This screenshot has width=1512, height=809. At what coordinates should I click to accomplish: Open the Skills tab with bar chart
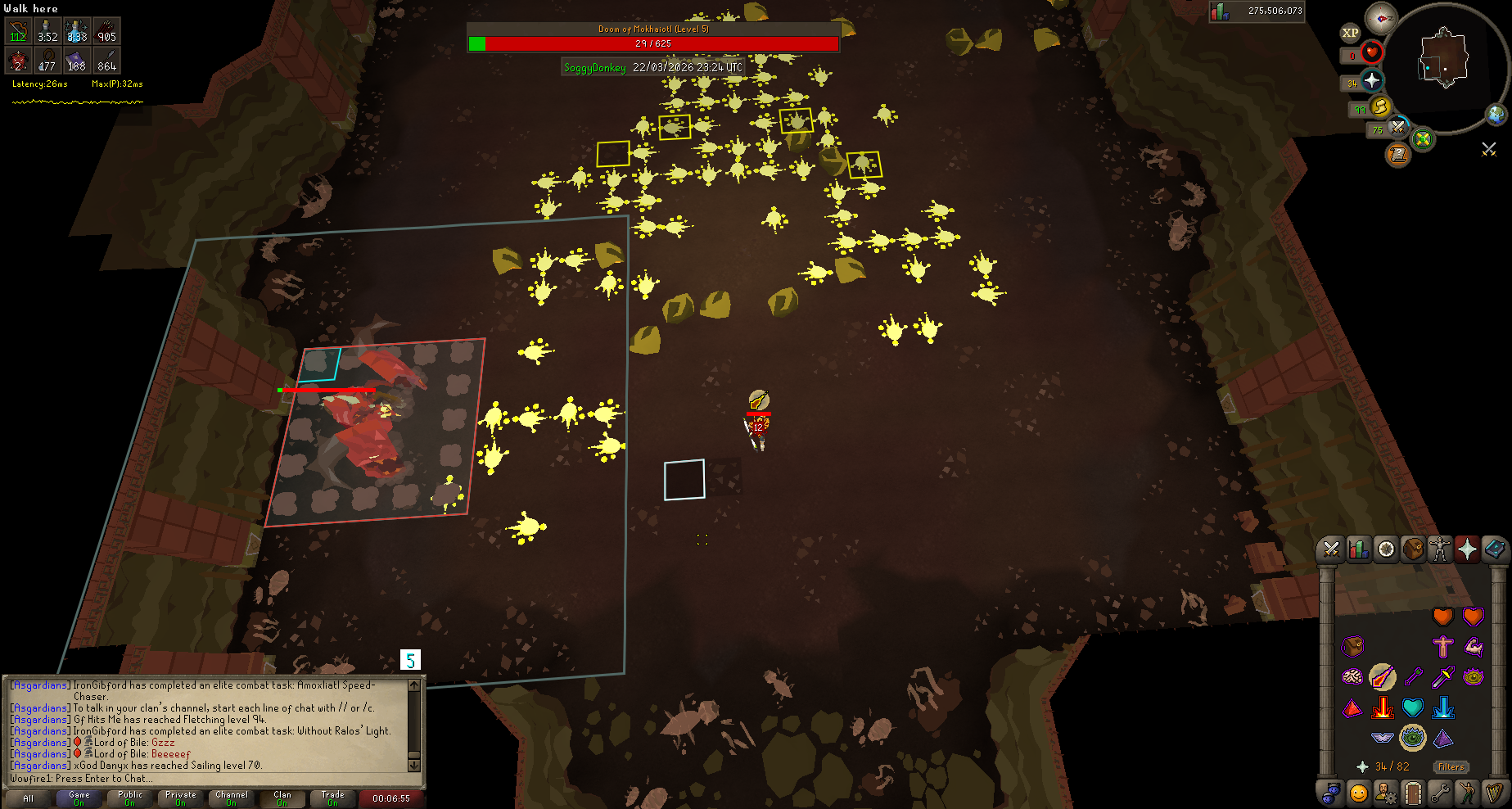click(1359, 549)
